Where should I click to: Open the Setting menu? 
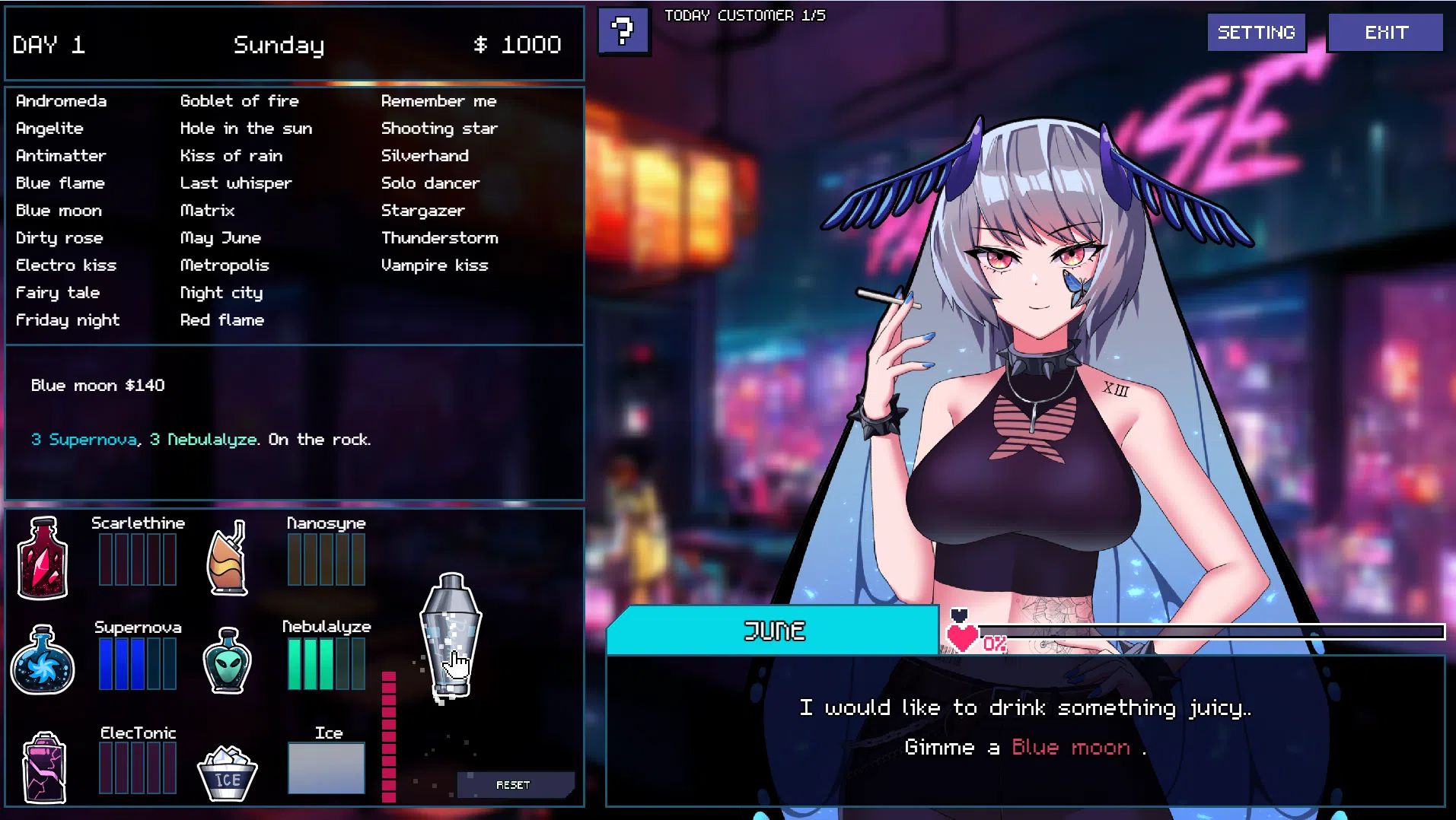[x=1256, y=32]
